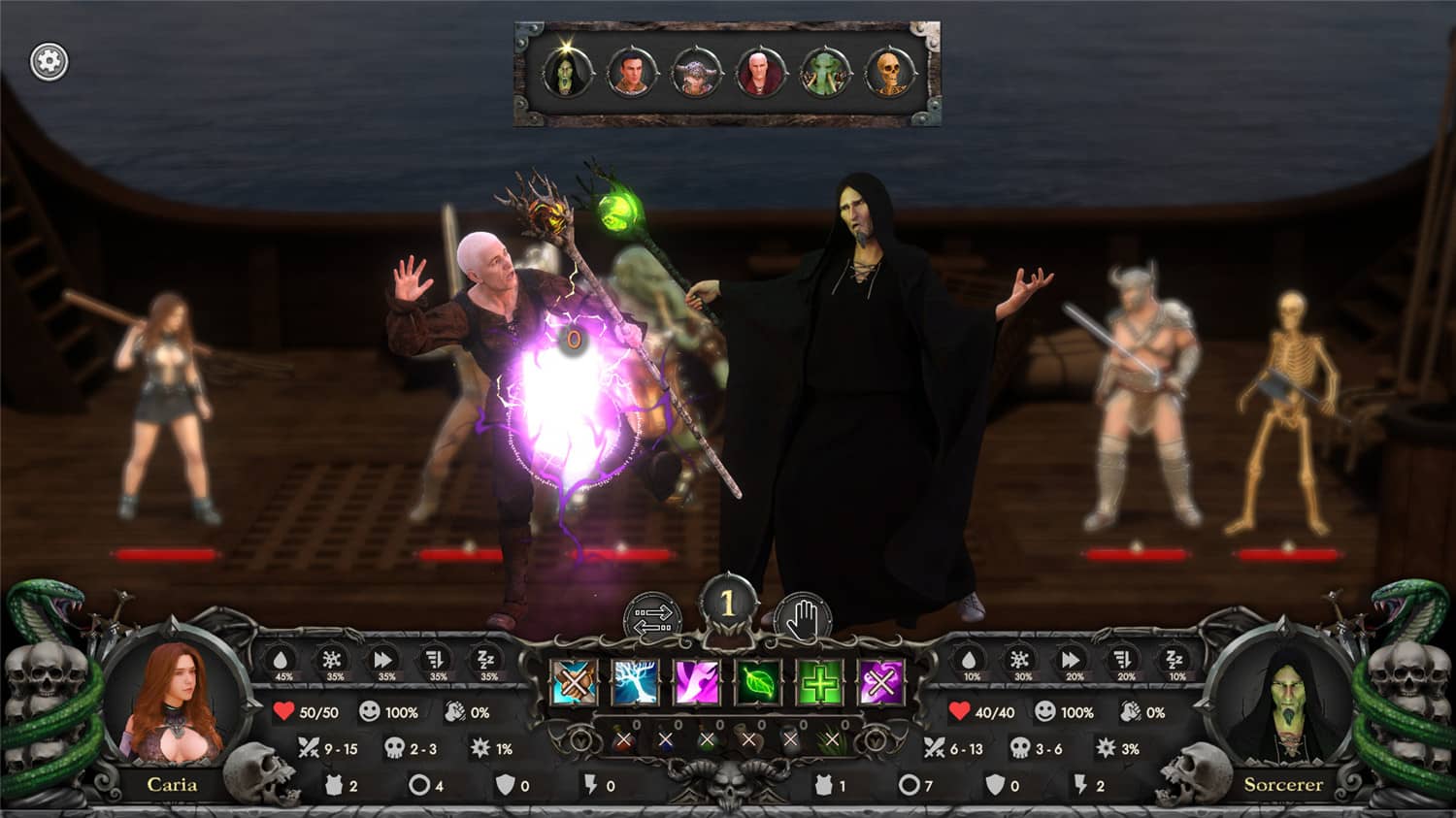Screen dimensions: 1456x818
Task: Open the gear settings menu
Action: pyautogui.click(x=49, y=62)
